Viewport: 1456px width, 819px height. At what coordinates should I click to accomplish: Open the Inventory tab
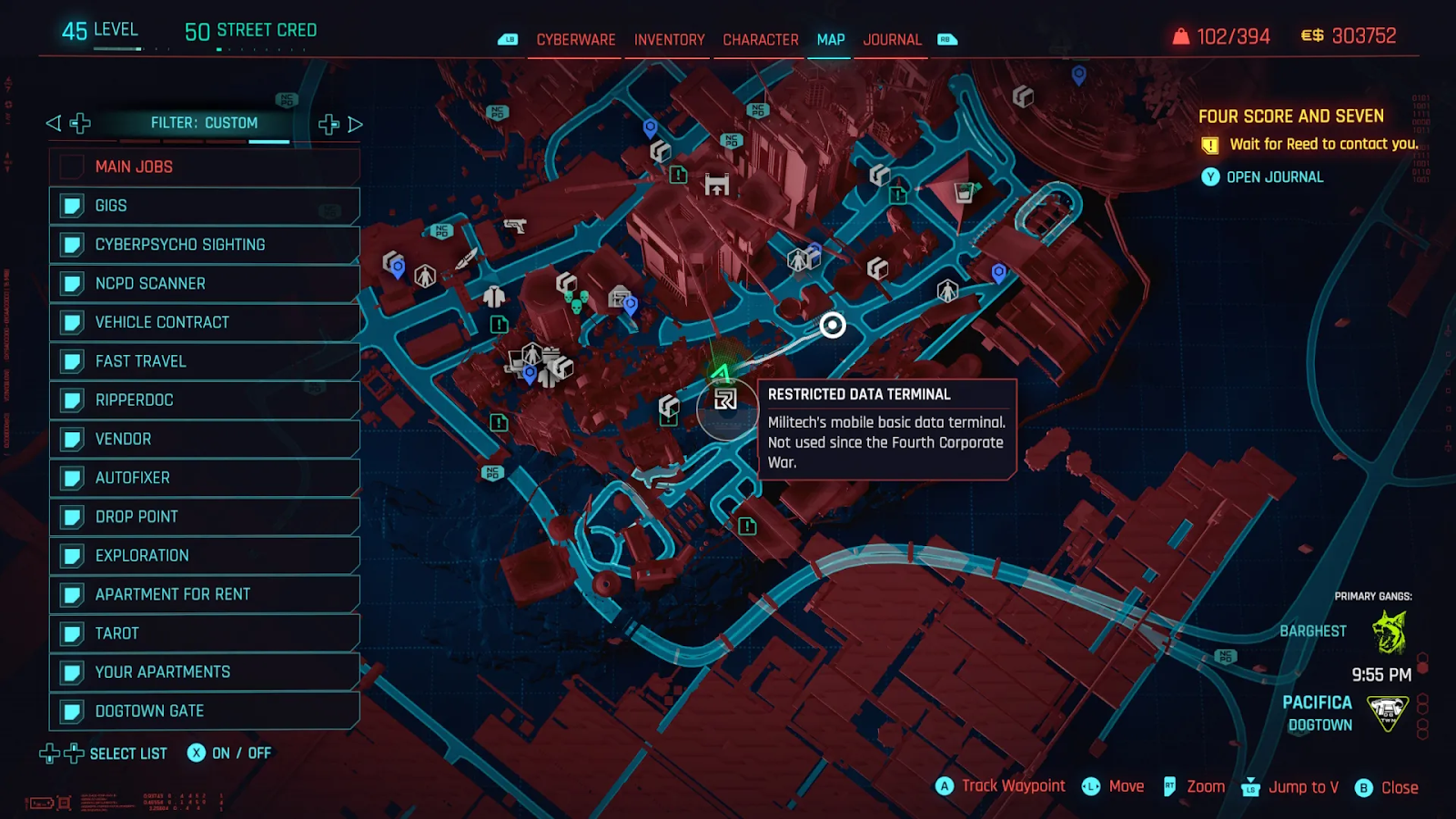click(x=669, y=40)
